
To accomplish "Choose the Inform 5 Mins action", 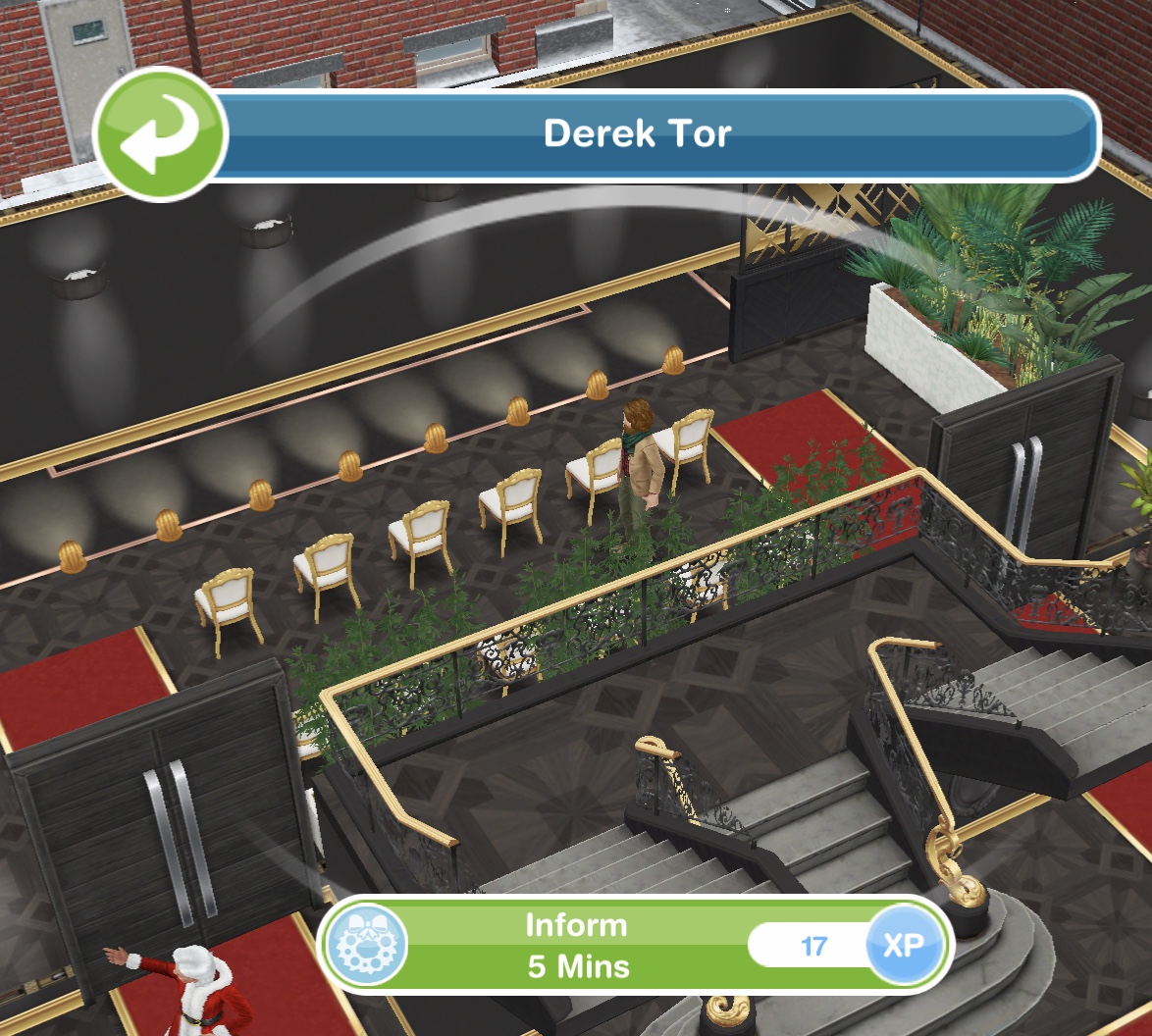I will click(x=576, y=947).
